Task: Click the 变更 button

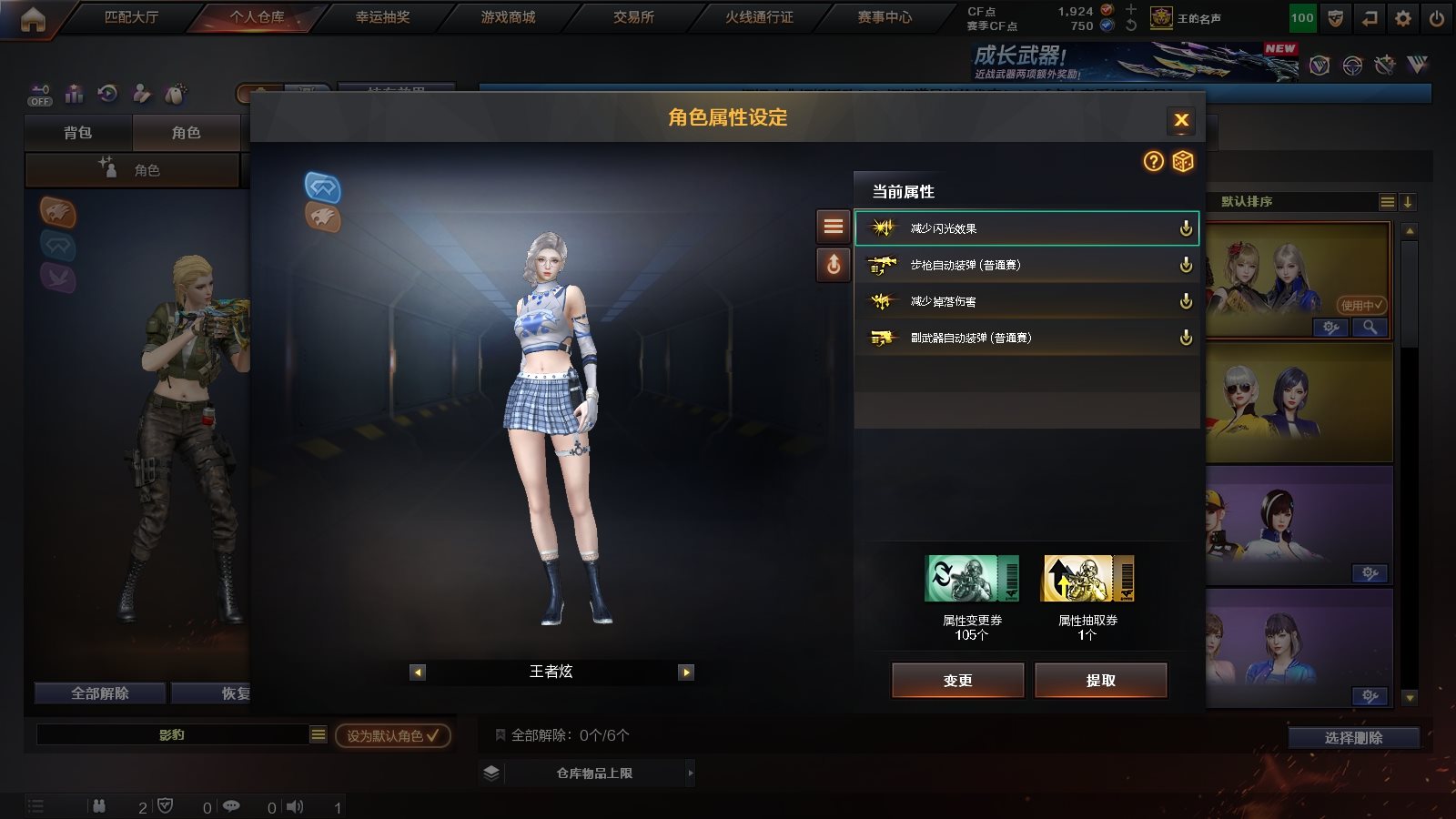Action: pyautogui.click(x=957, y=681)
